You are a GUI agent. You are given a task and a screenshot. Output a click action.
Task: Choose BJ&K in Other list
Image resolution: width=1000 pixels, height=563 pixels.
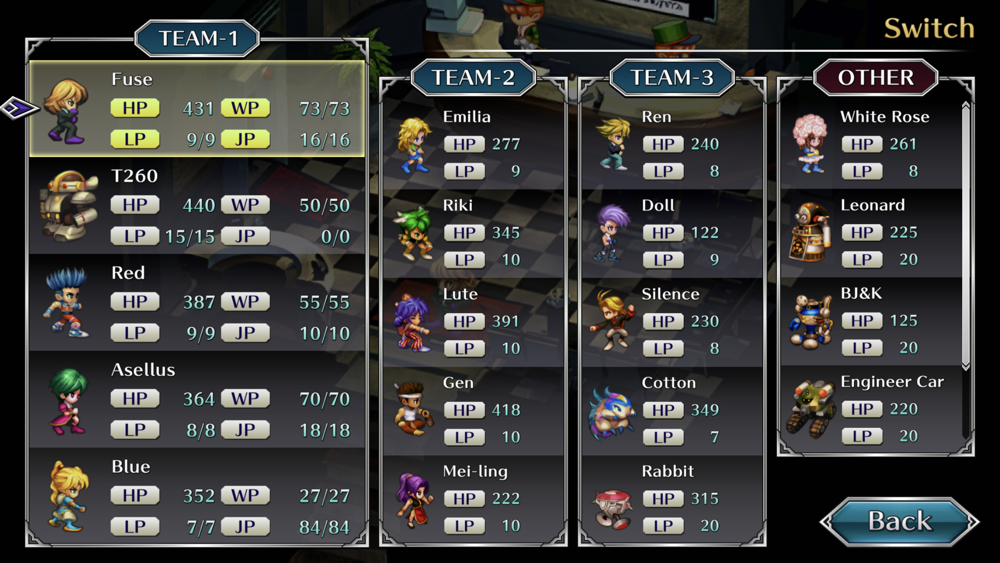tap(870, 321)
